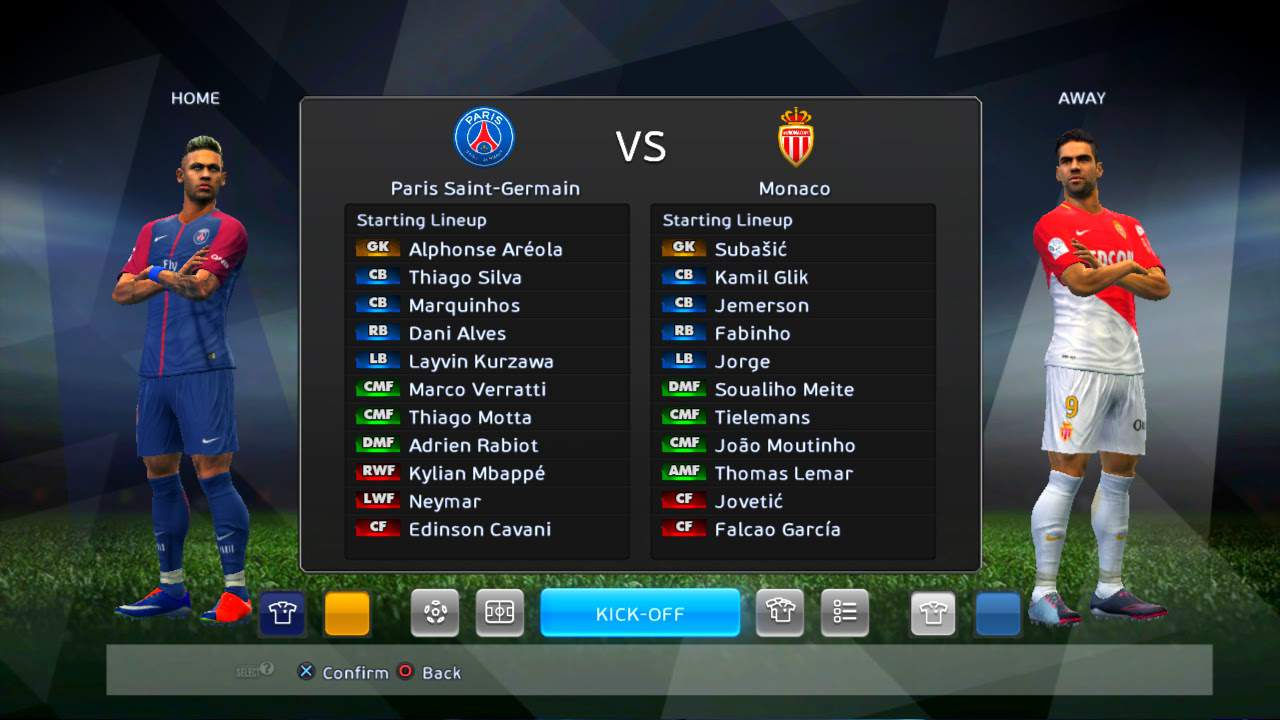Select the orange home color swatch

pyautogui.click(x=347, y=613)
